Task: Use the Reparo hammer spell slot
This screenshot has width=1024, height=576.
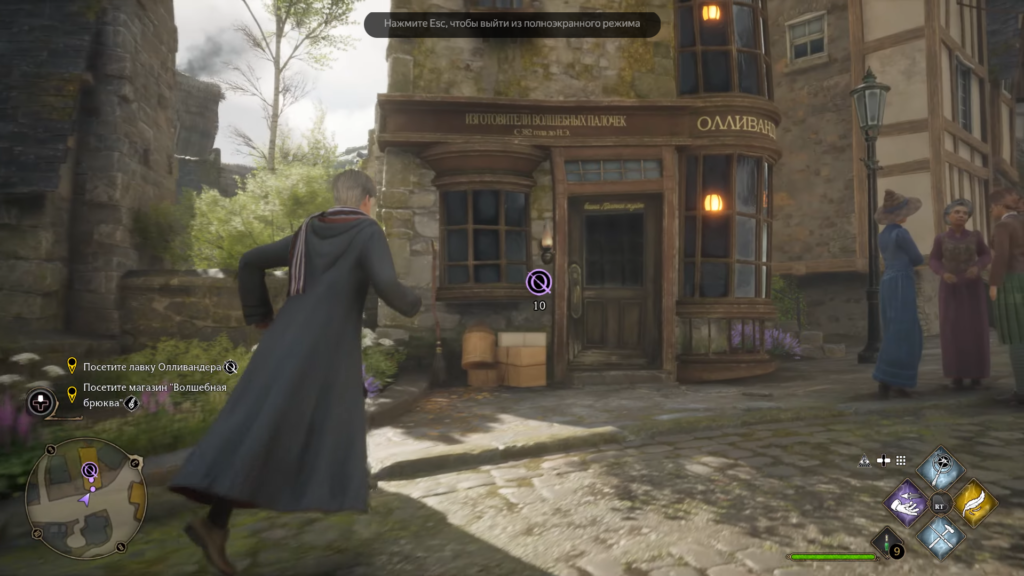Action: [940, 536]
